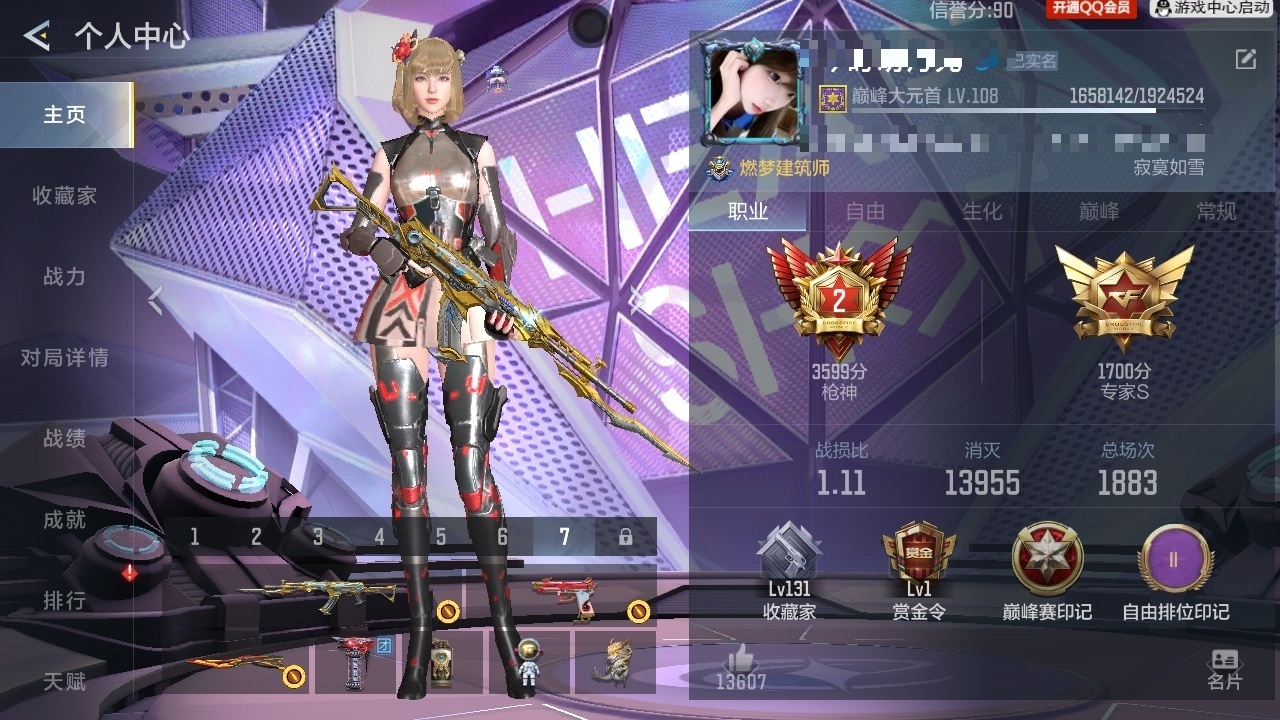Open the 对局详情 page
Viewport: 1280px width, 720px height.
[65, 358]
